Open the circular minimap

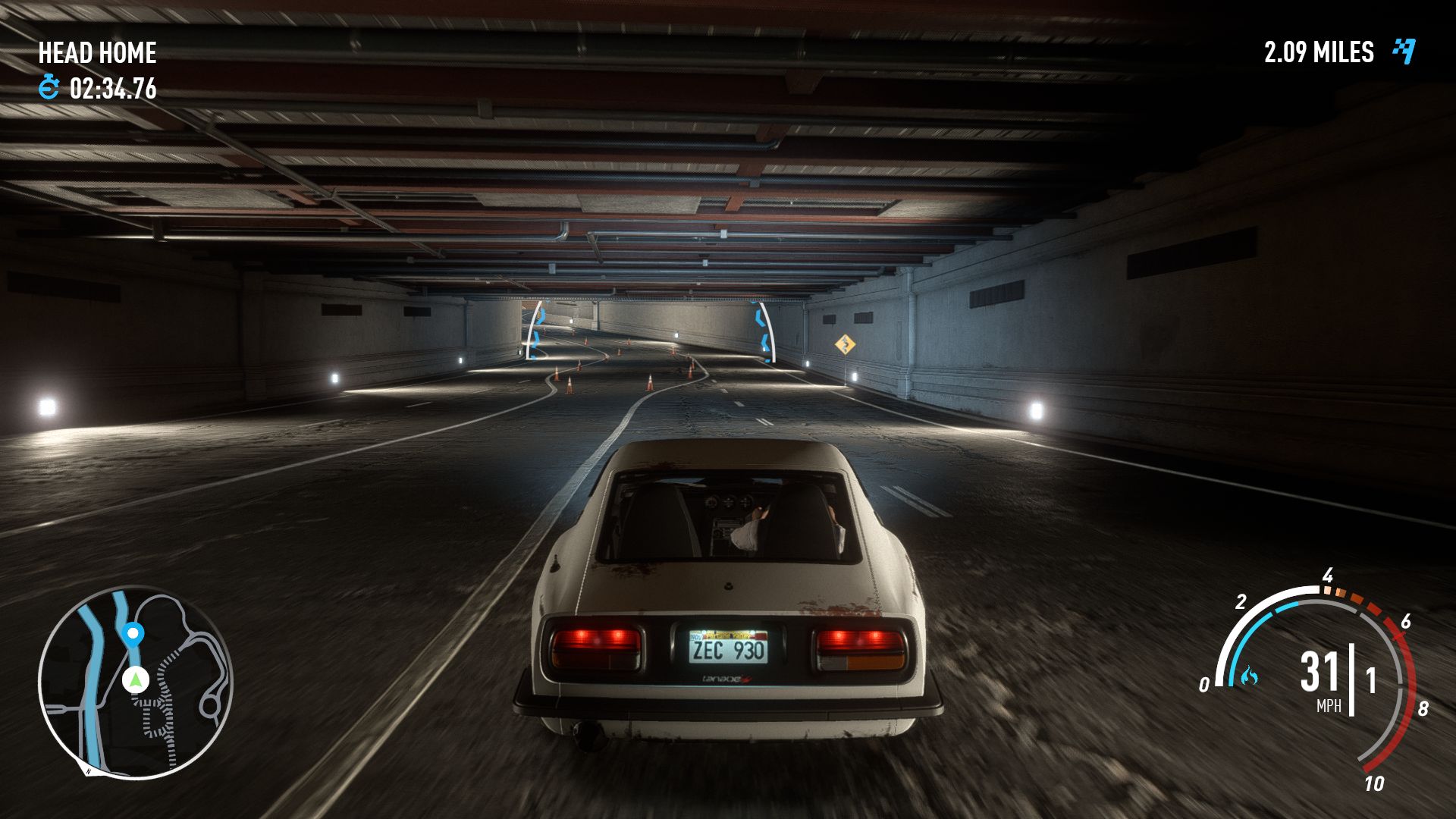(135, 682)
